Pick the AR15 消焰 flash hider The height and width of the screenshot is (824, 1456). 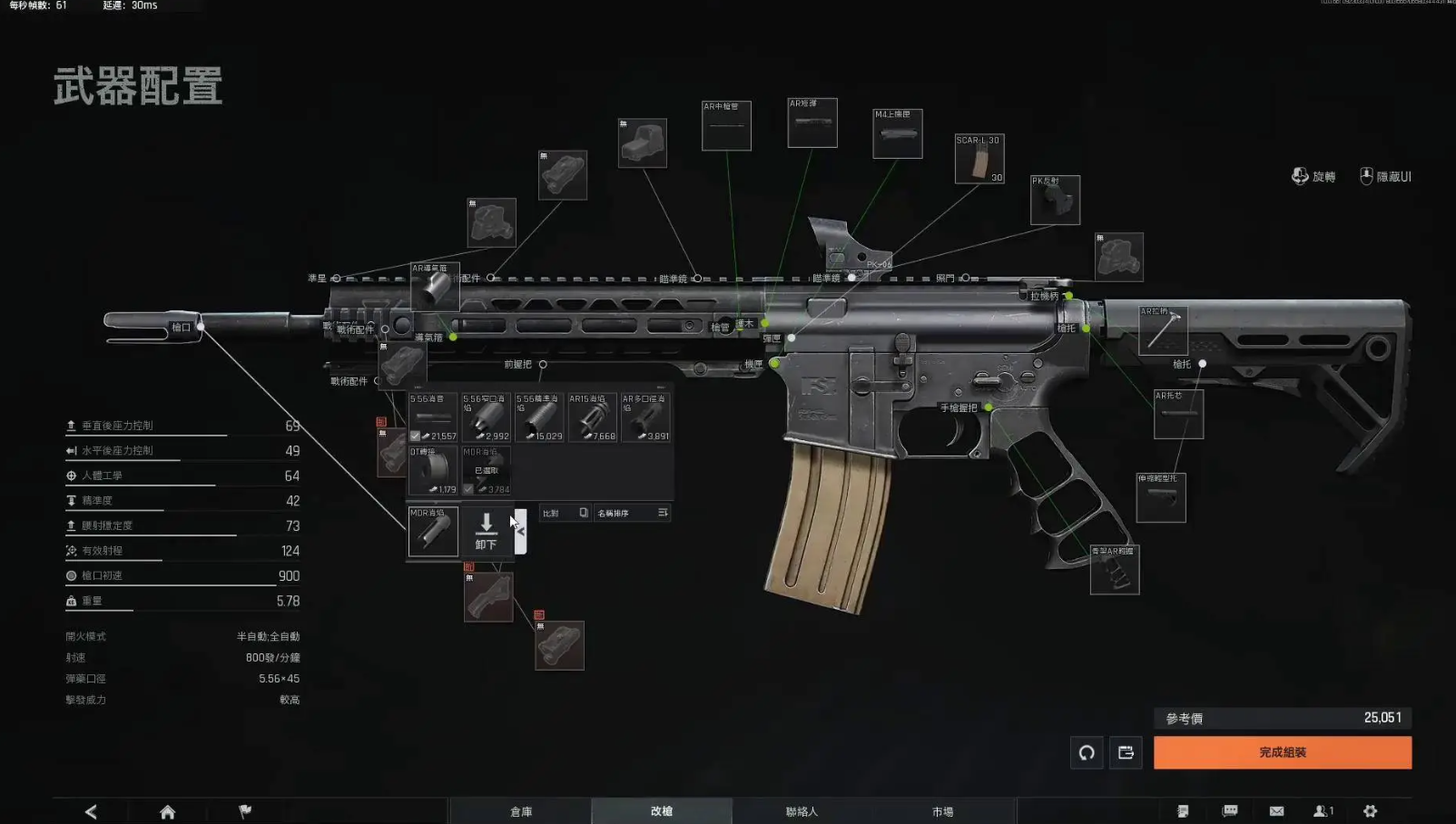click(592, 417)
